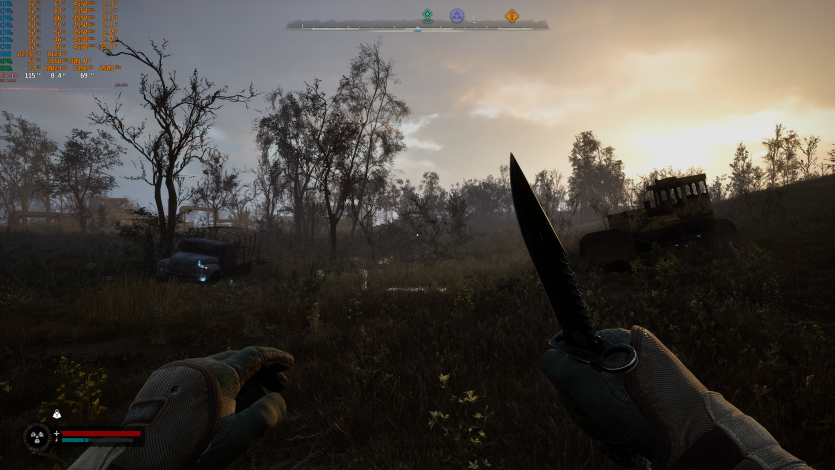The width and height of the screenshot is (835, 470).
Task: Click the performance stats overlay
Action: click(x=60, y=44)
